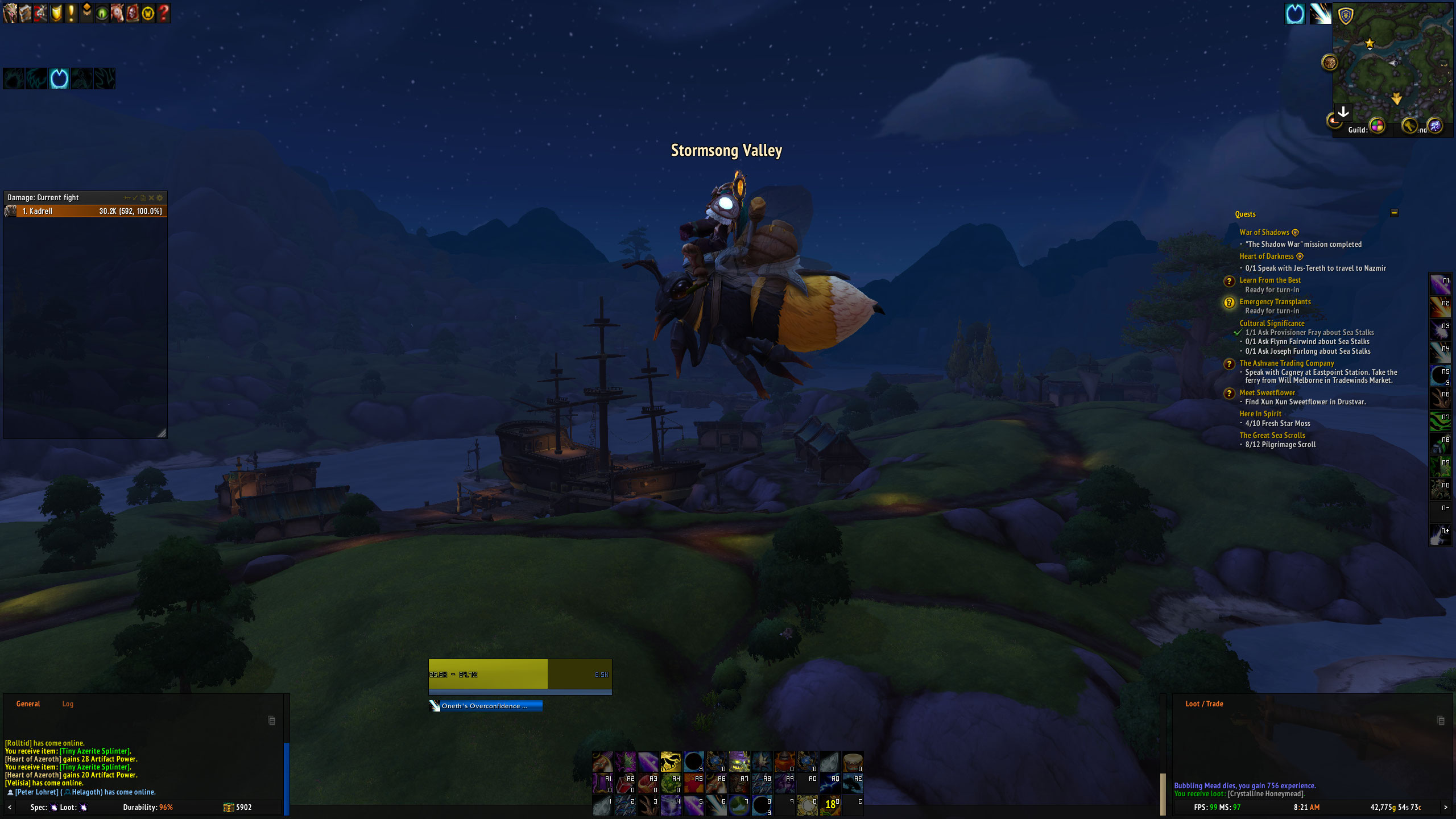Activate the golden running horse mount ability
The width and height of the screenshot is (1456, 819).
[x=671, y=761]
